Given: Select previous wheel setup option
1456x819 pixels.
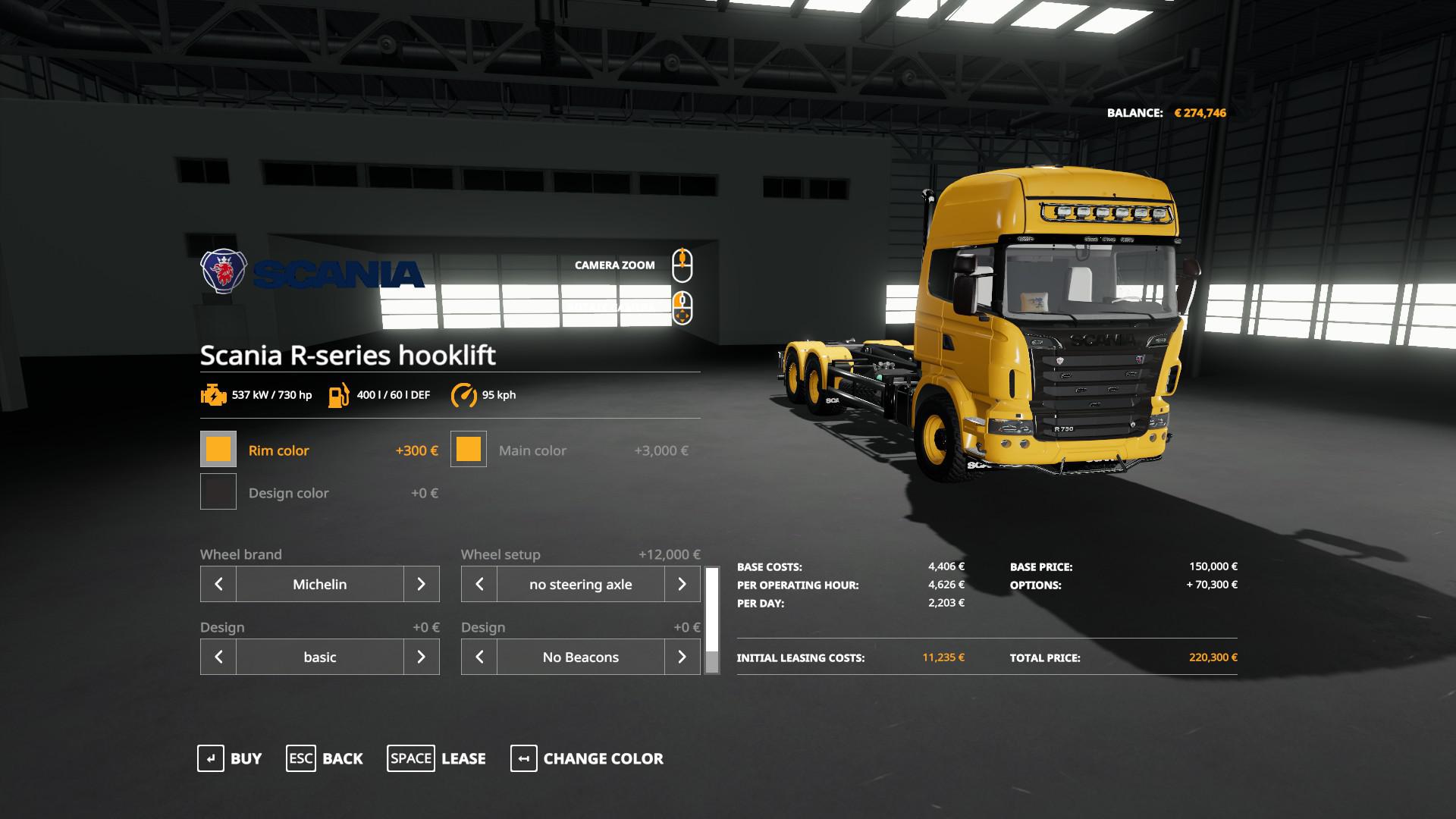Looking at the screenshot, I should click(479, 584).
